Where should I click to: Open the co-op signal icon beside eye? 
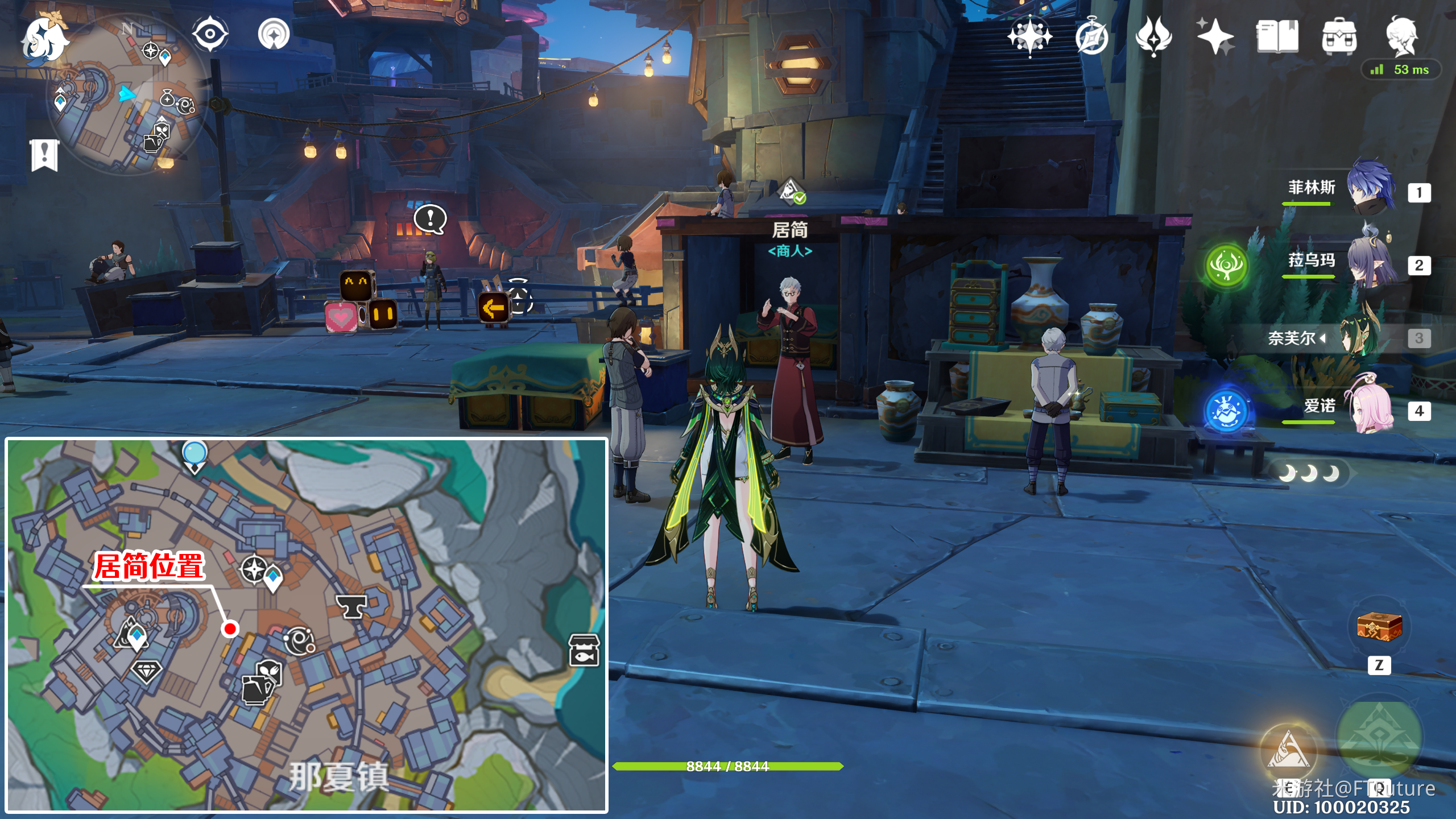point(274,34)
